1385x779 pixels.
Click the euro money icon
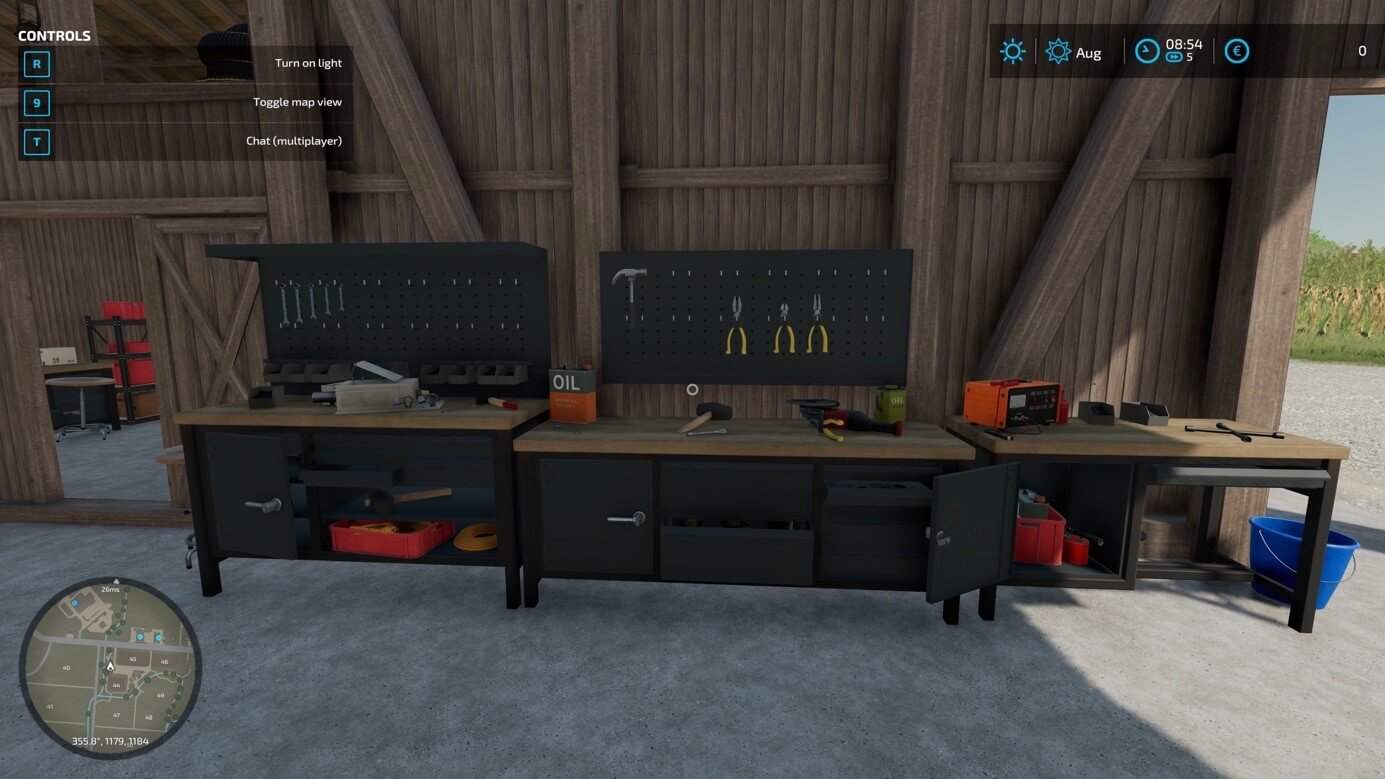[1237, 51]
